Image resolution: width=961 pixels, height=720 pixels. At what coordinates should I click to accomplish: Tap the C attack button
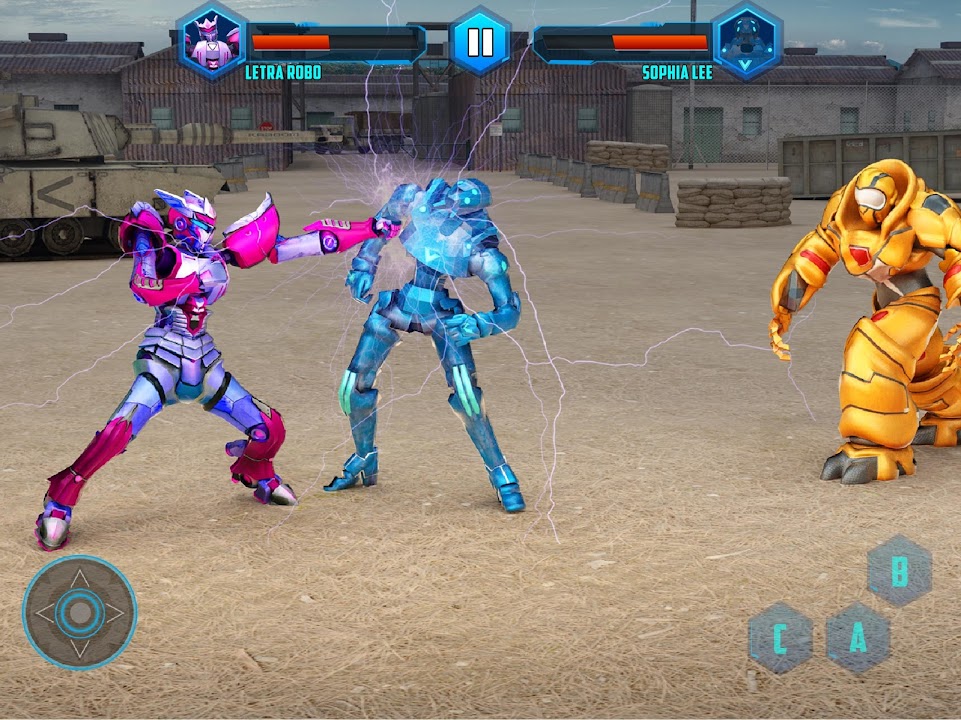780,638
